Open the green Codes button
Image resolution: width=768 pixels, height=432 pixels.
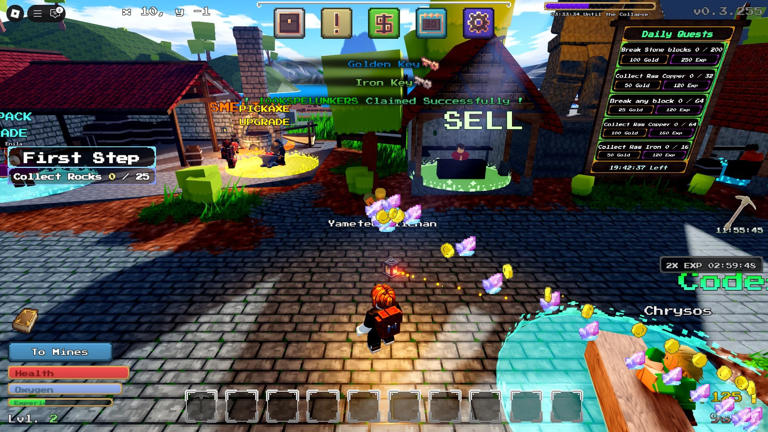(723, 283)
